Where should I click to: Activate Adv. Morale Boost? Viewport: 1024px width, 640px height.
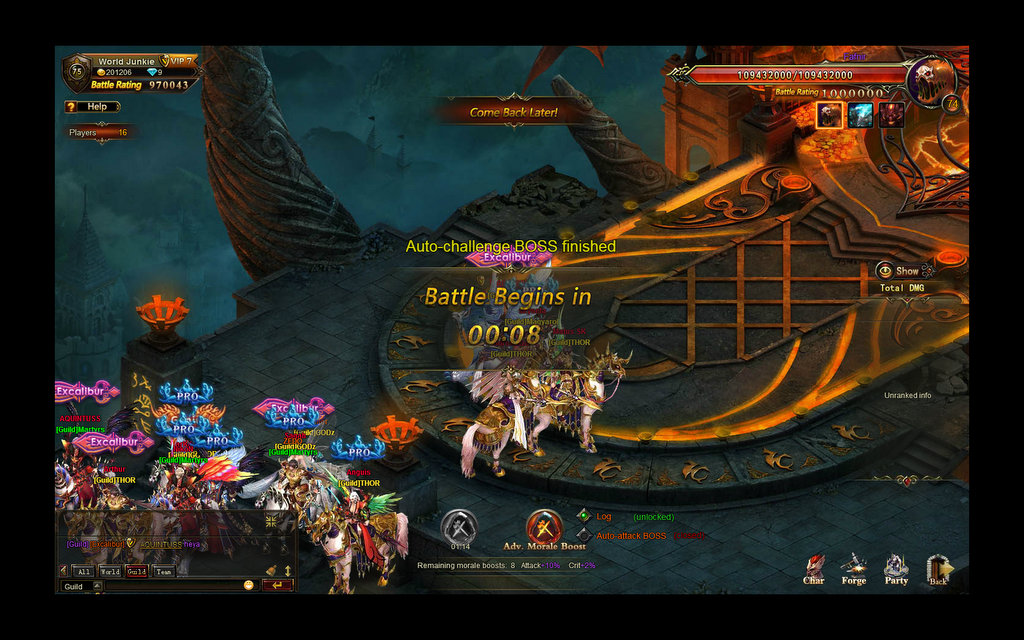tap(544, 527)
